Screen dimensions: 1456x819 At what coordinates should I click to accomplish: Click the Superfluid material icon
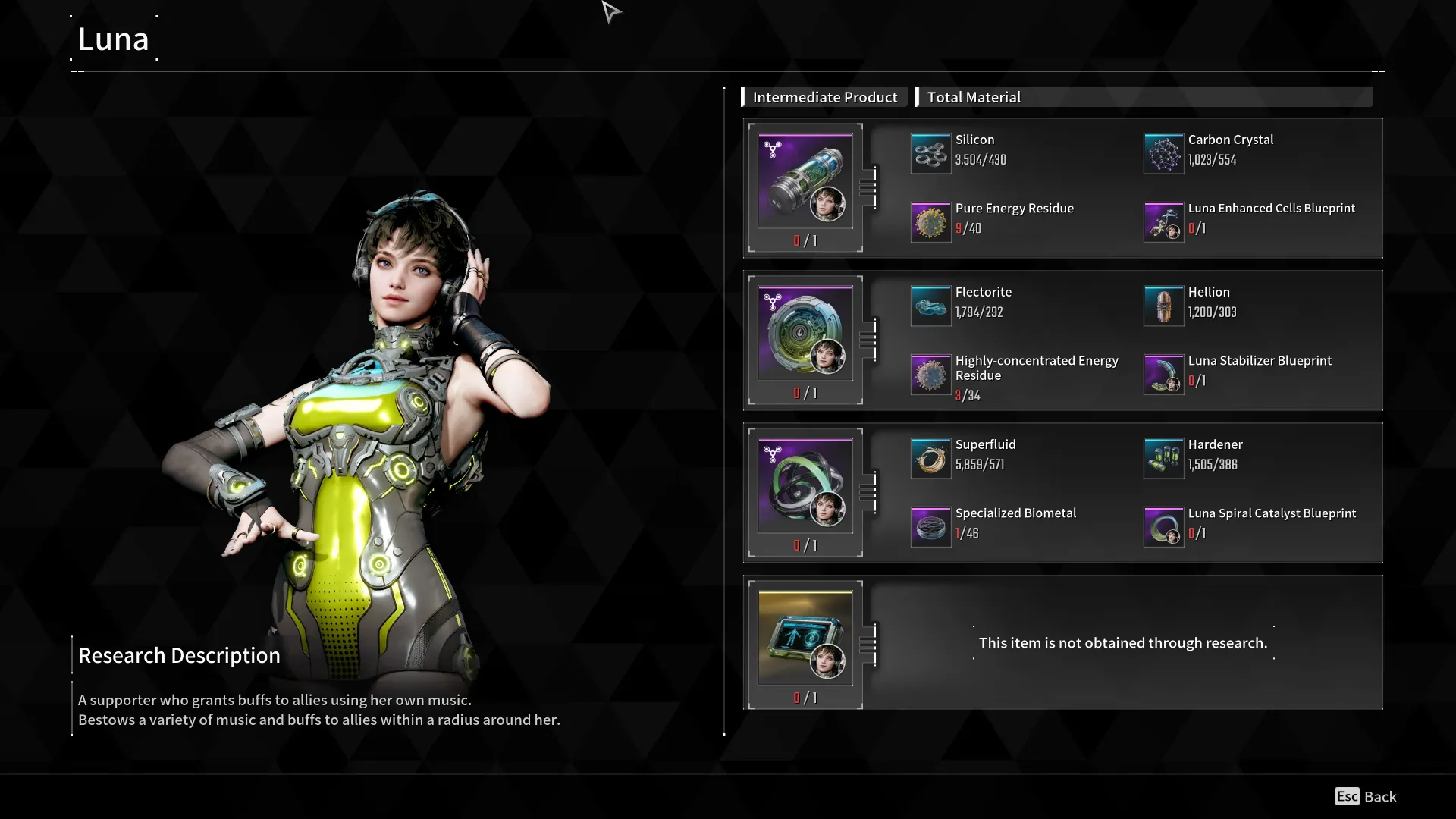pyautogui.click(x=930, y=458)
